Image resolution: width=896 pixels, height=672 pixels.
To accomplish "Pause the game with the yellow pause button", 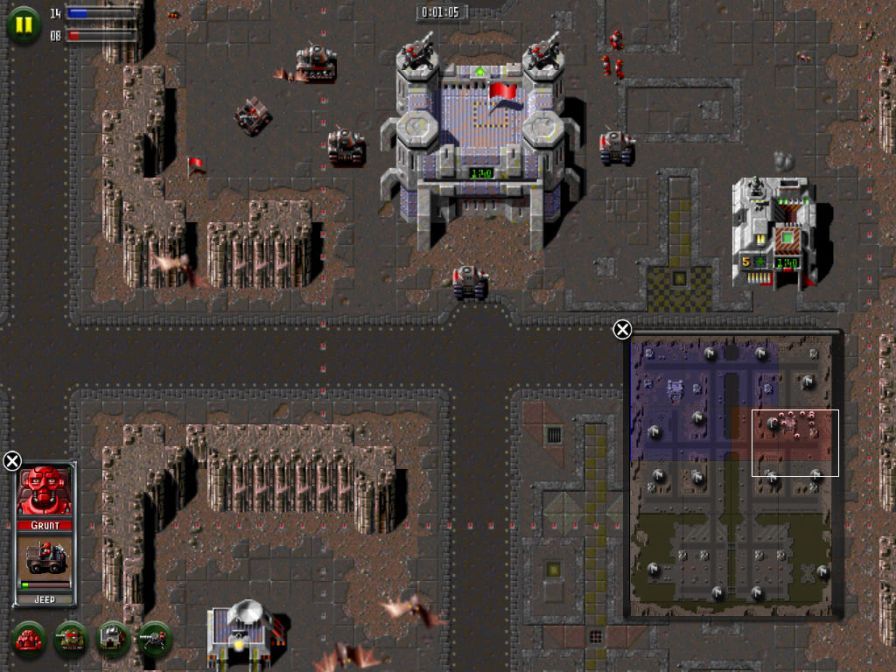I will pyautogui.click(x=22, y=23).
